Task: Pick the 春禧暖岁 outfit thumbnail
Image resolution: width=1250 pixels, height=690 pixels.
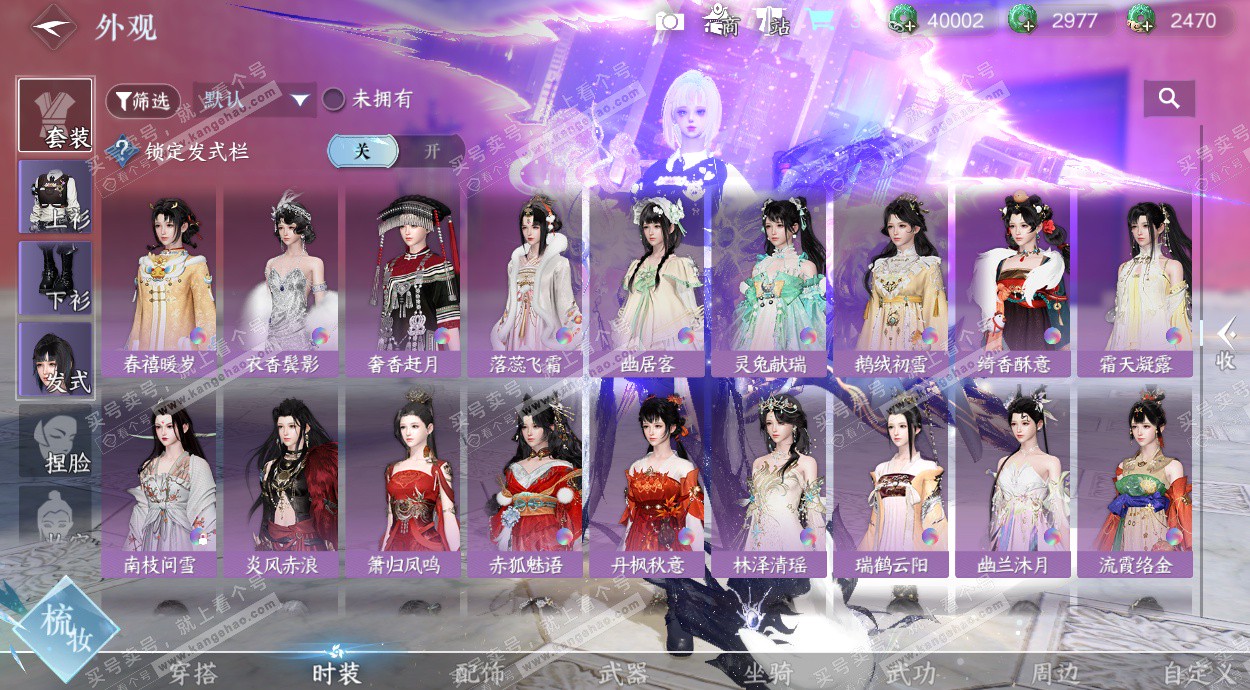Action: pos(160,280)
